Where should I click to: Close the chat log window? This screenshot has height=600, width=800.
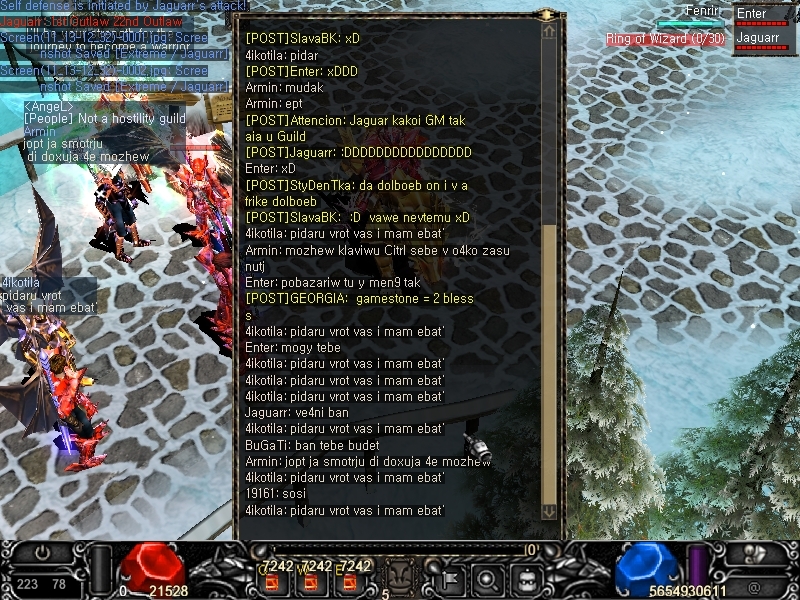[548, 15]
